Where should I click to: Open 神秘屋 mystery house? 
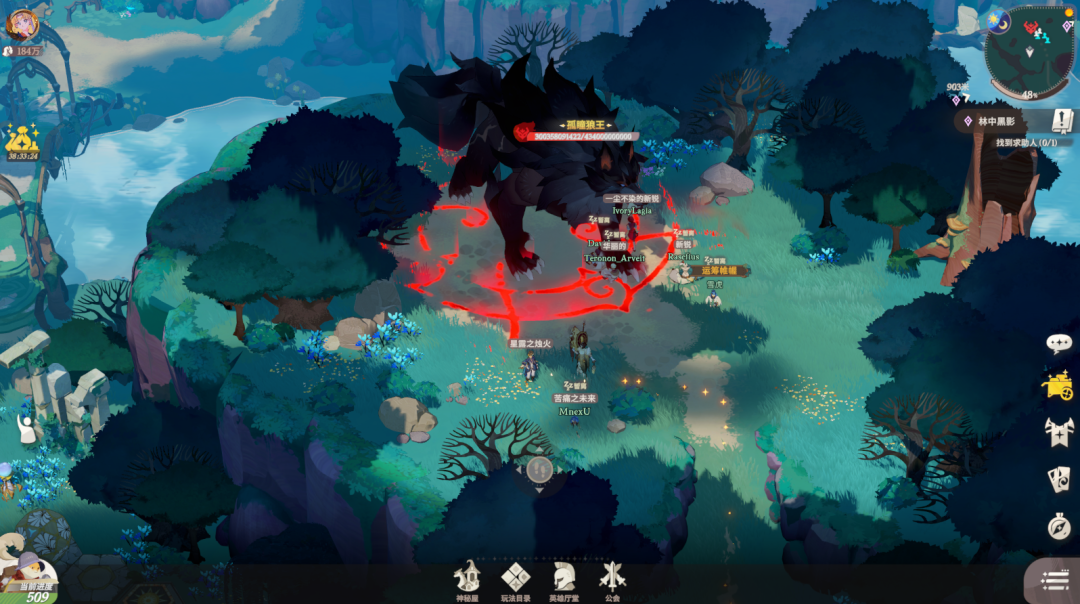pos(468,580)
